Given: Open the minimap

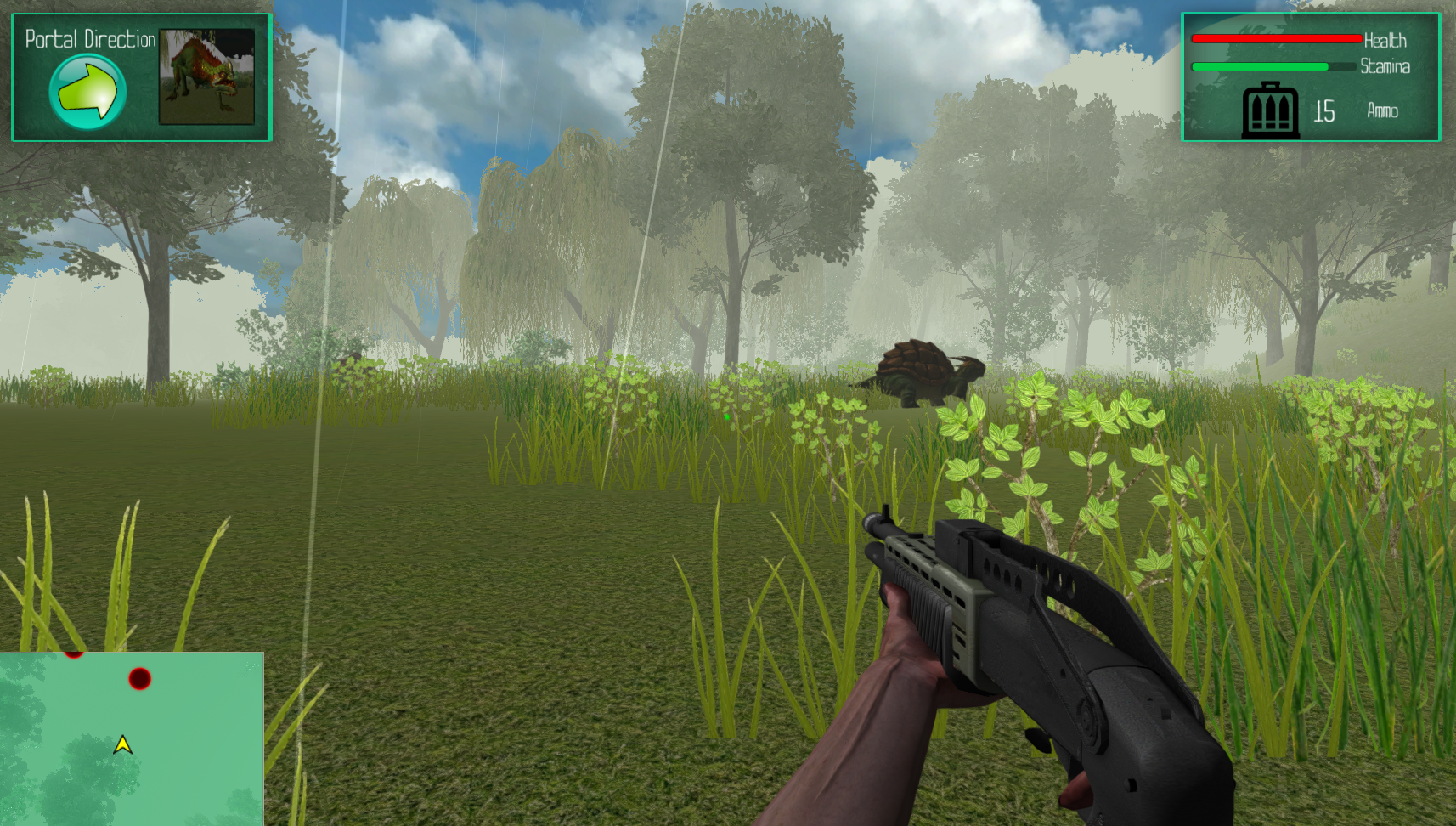Looking at the screenshot, I should 132,738.
